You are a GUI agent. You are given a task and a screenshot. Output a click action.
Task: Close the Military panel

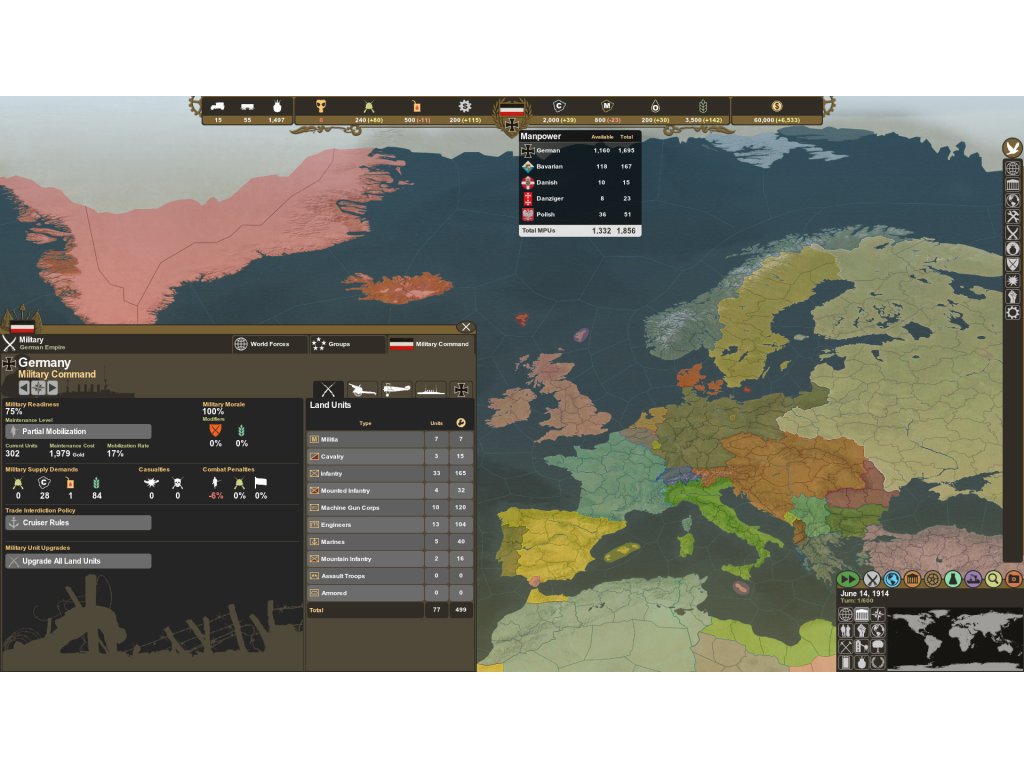[x=465, y=327]
